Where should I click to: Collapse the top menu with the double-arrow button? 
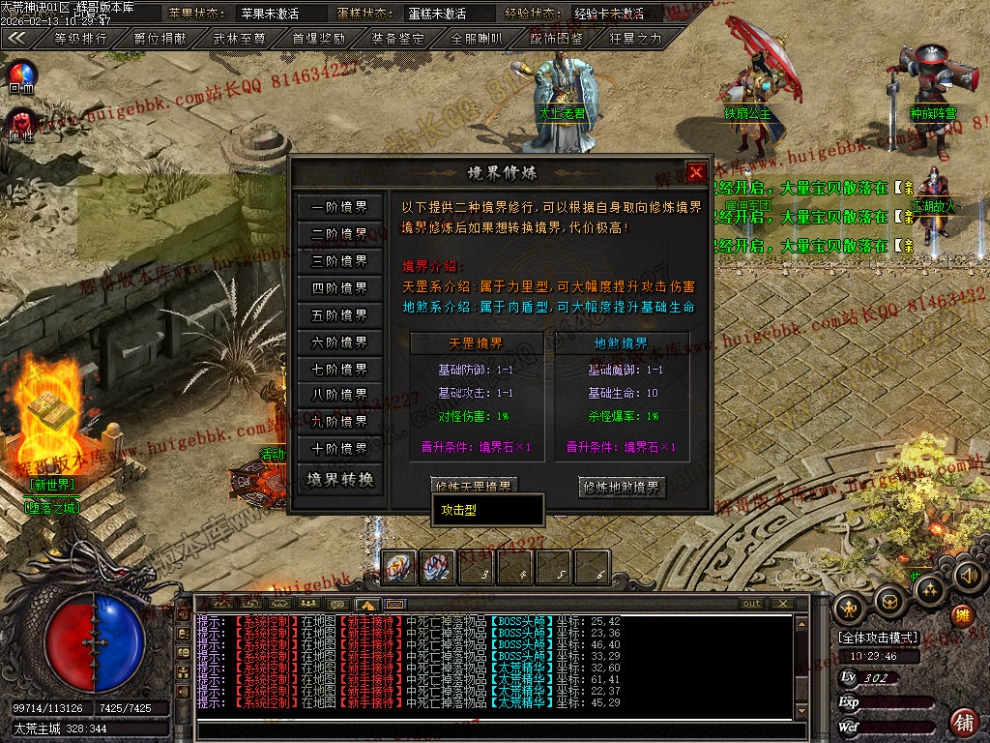point(16,38)
